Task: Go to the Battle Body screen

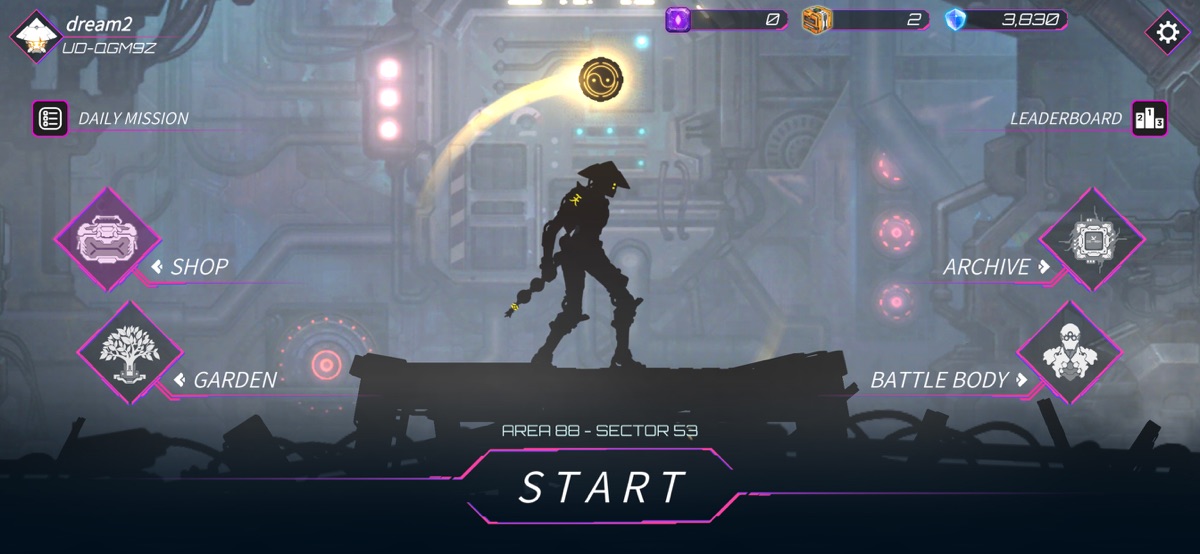Action: click(1069, 353)
